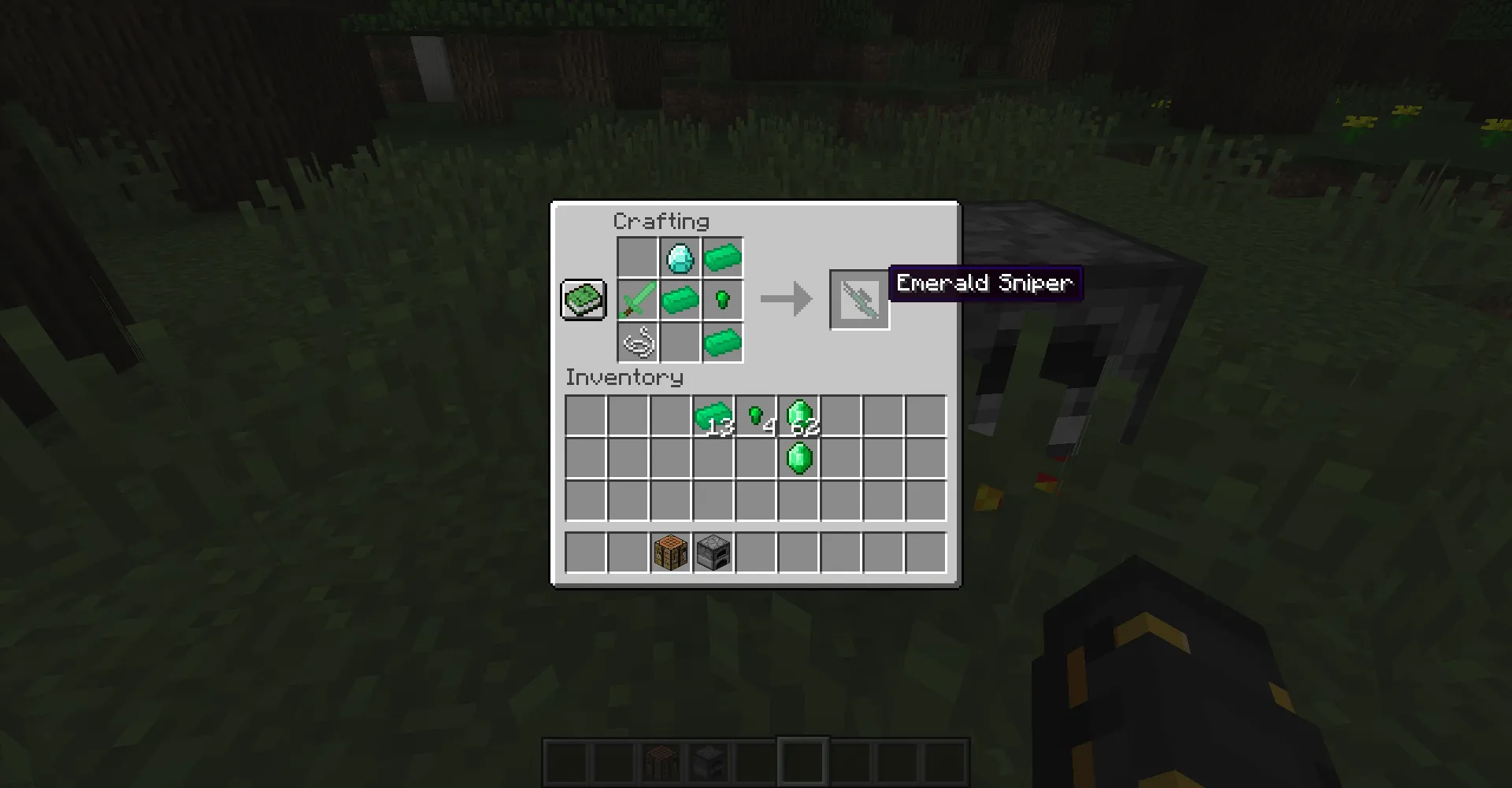Grab the stack of 4 emeralds
The image size is (1512, 788).
point(756,413)
